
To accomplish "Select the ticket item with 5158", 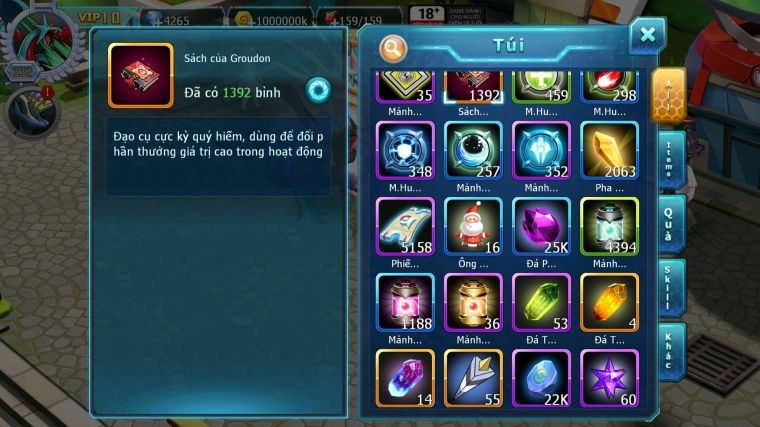I will click(x=405, y=226).
